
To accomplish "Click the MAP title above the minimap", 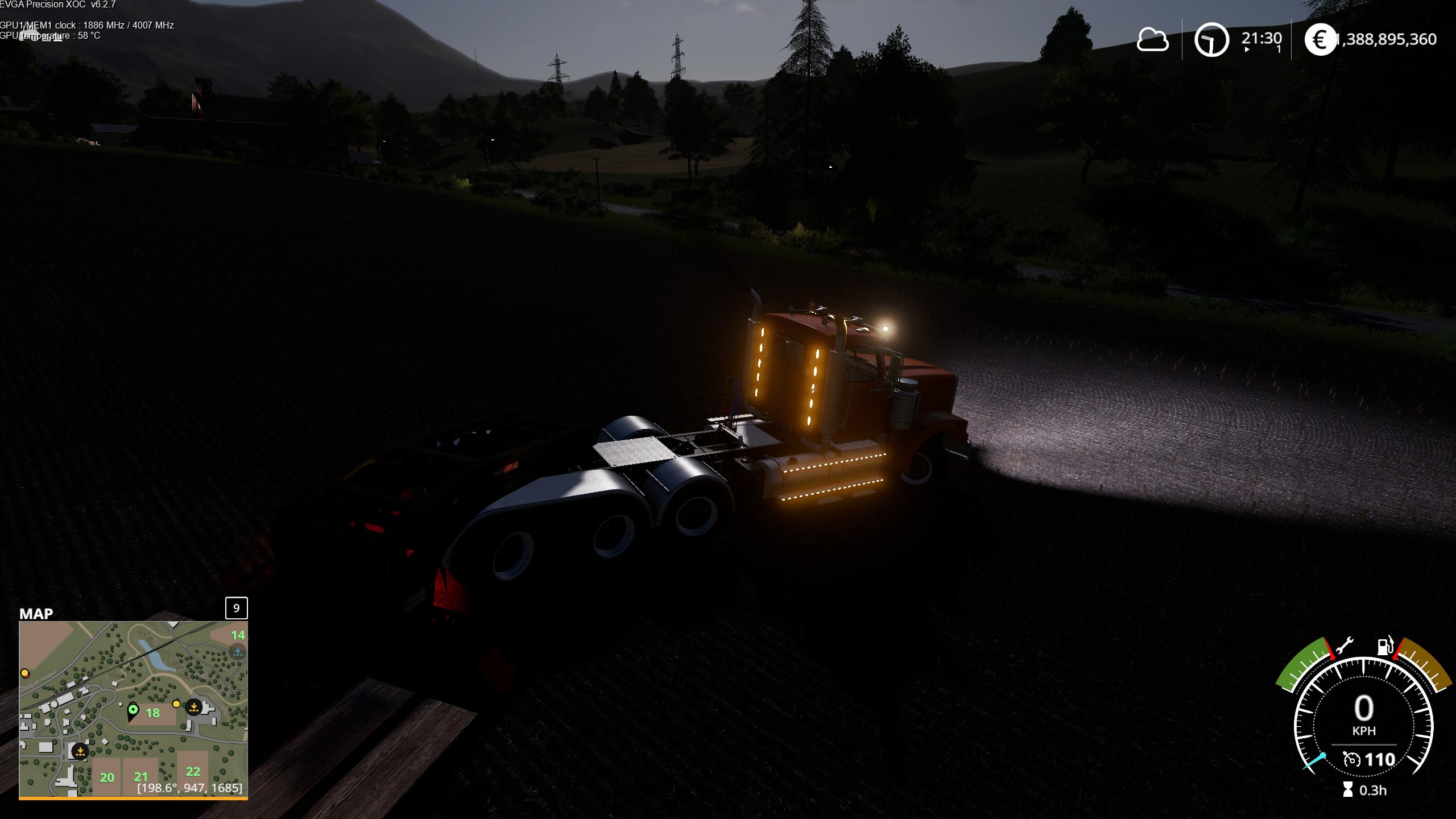I will pyautogui.click(x=36, y=614).
